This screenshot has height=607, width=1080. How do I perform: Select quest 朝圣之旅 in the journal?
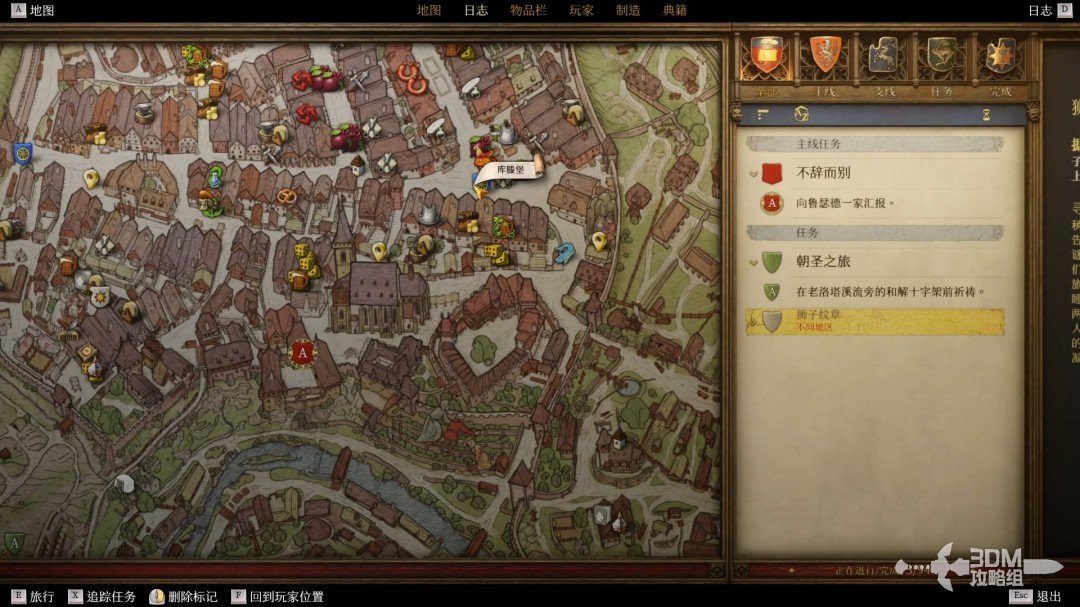(823, 262)
